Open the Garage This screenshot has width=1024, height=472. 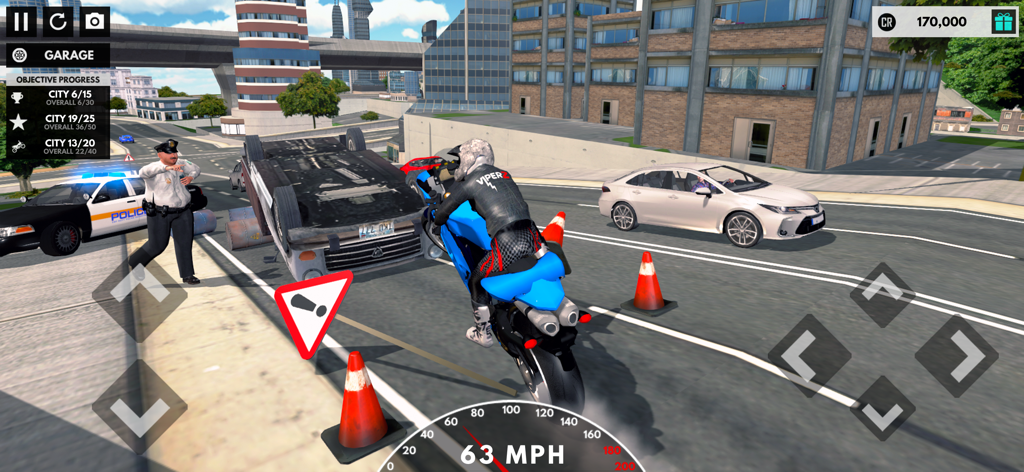click(57, 55)
